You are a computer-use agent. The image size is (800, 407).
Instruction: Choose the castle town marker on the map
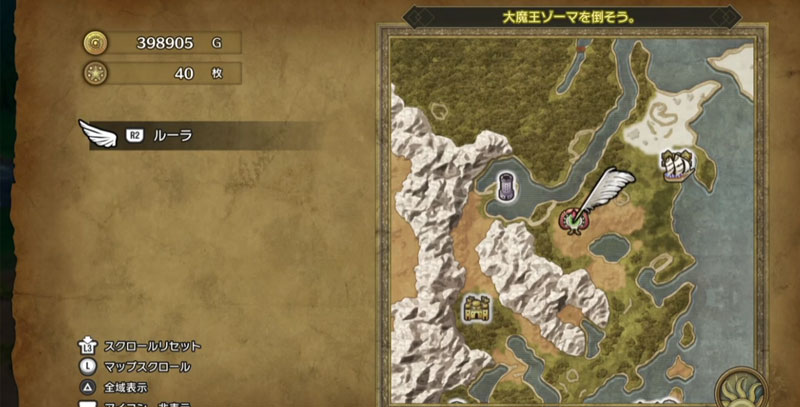coord(476,308)
